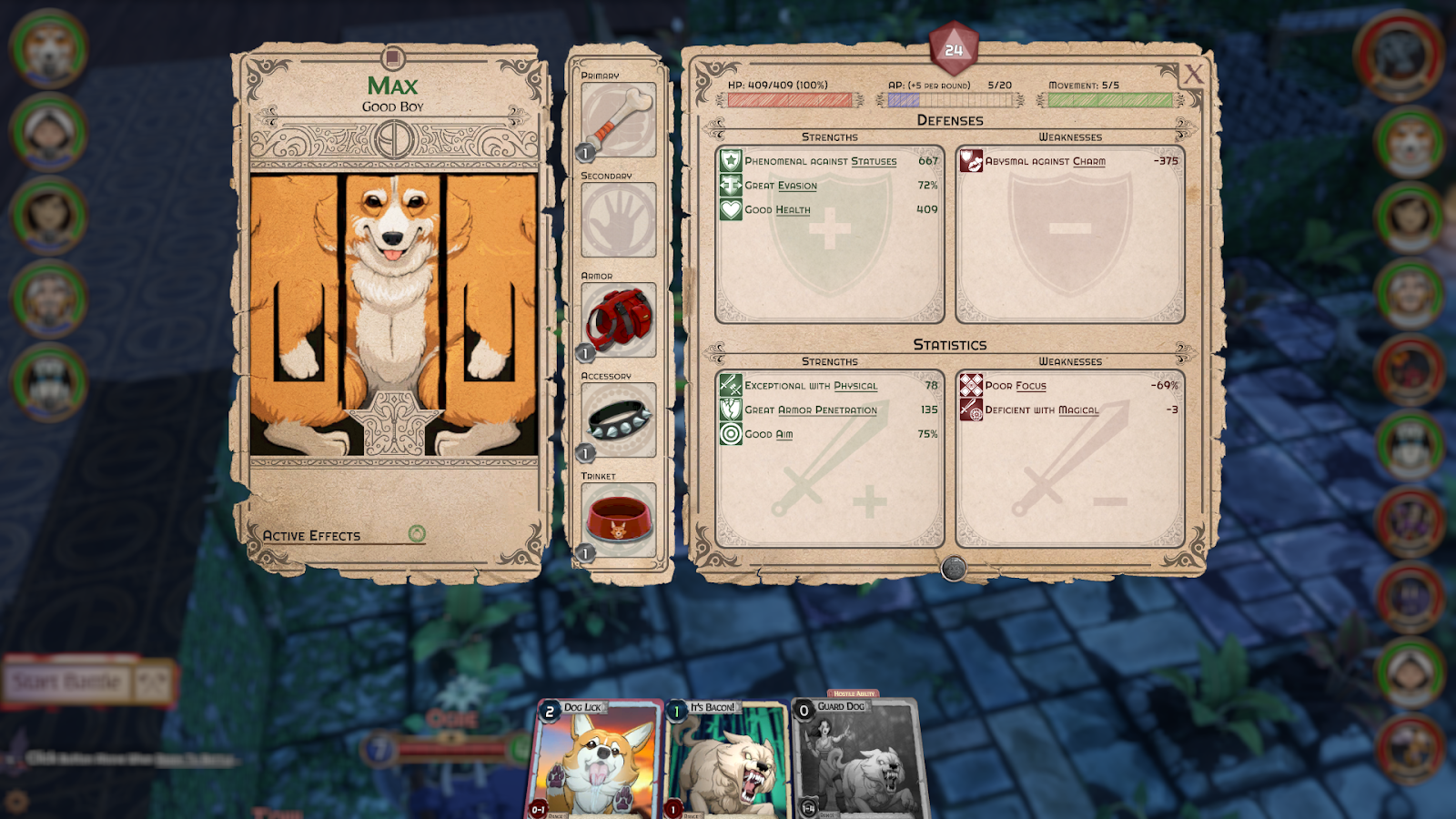Choose the It's Bacon! card

coord(725,760)
